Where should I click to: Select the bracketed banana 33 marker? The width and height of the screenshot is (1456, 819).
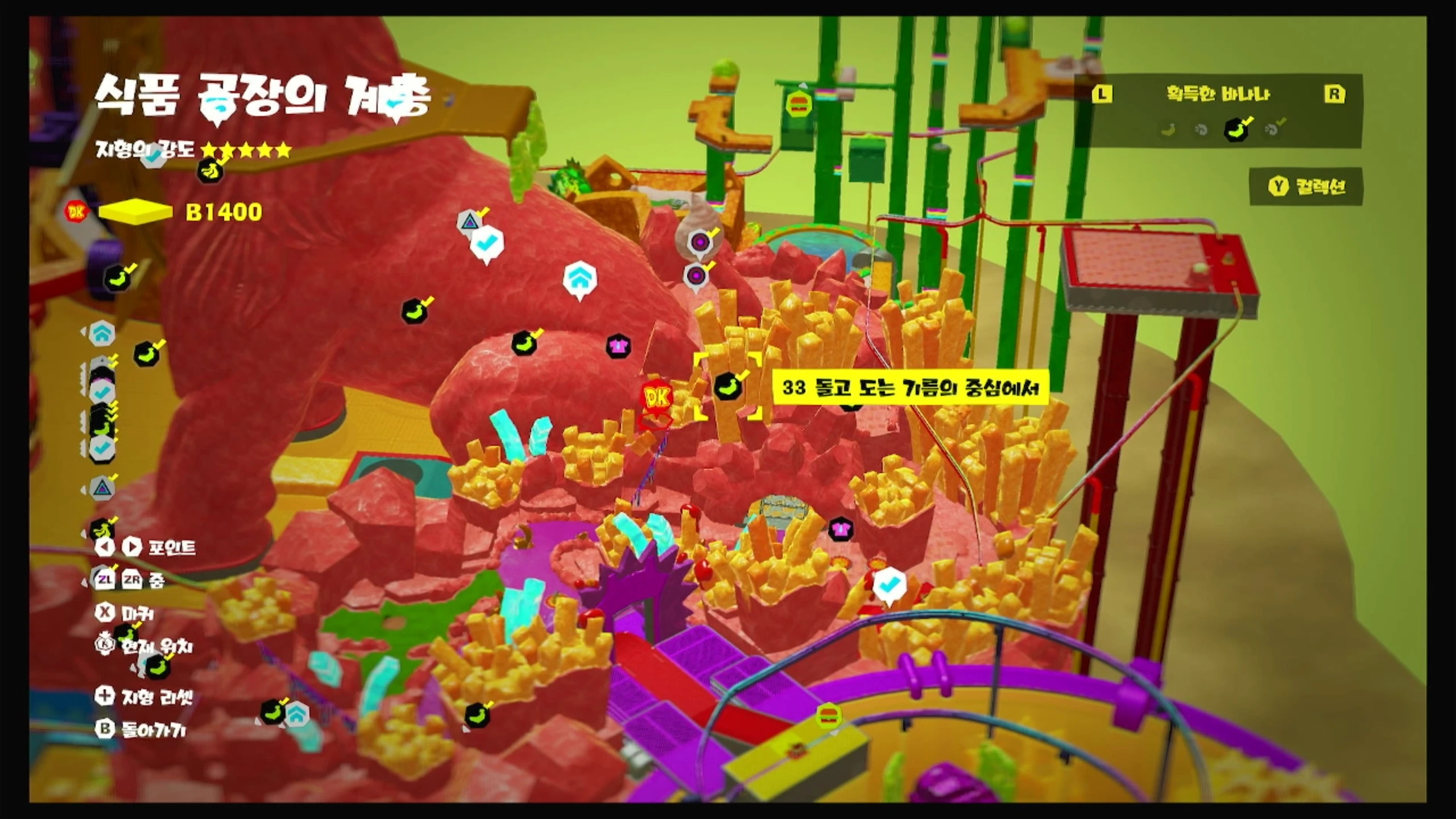pos(728,387)
